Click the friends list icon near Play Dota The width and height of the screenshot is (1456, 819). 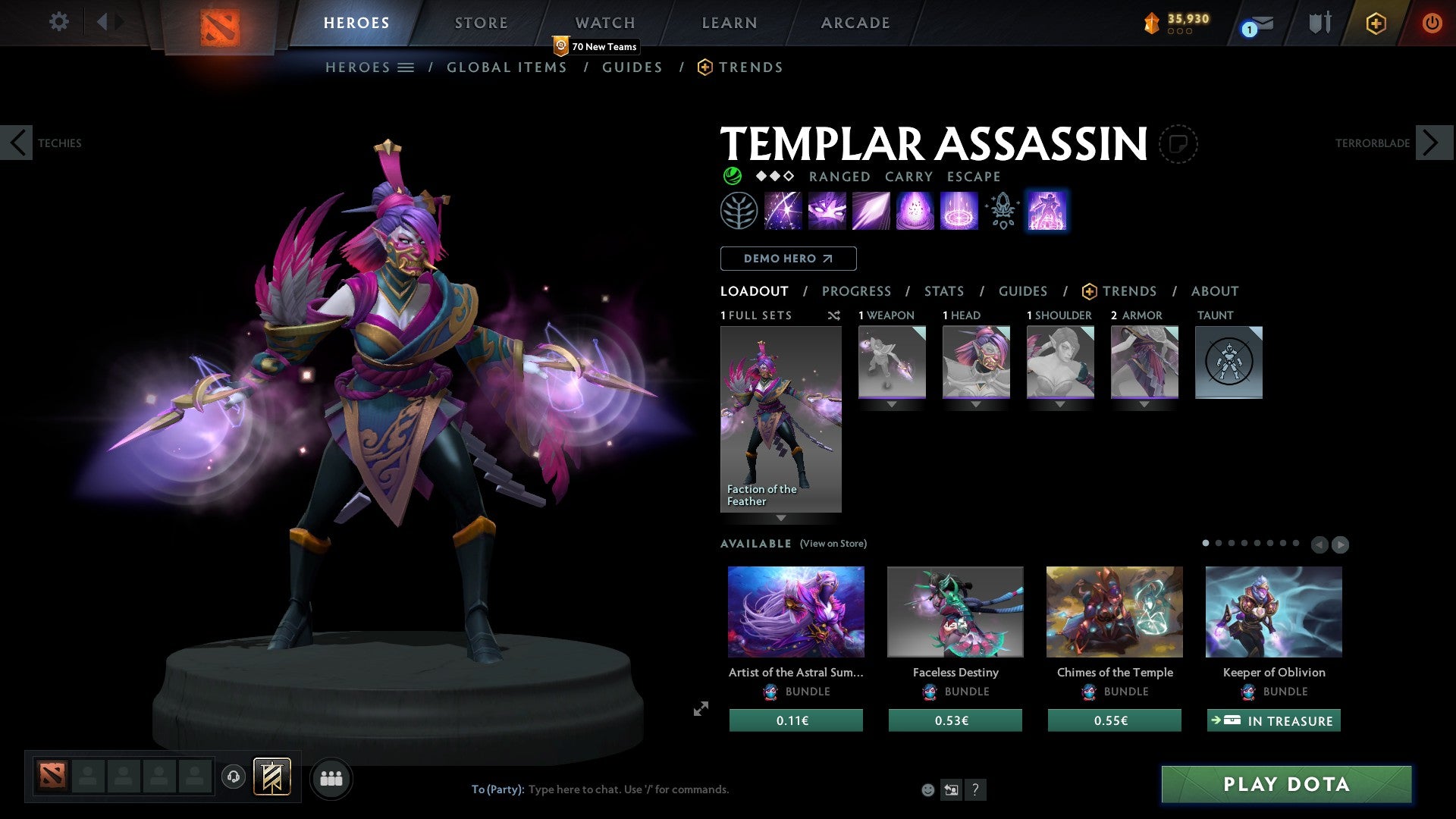tap(331, 777)
